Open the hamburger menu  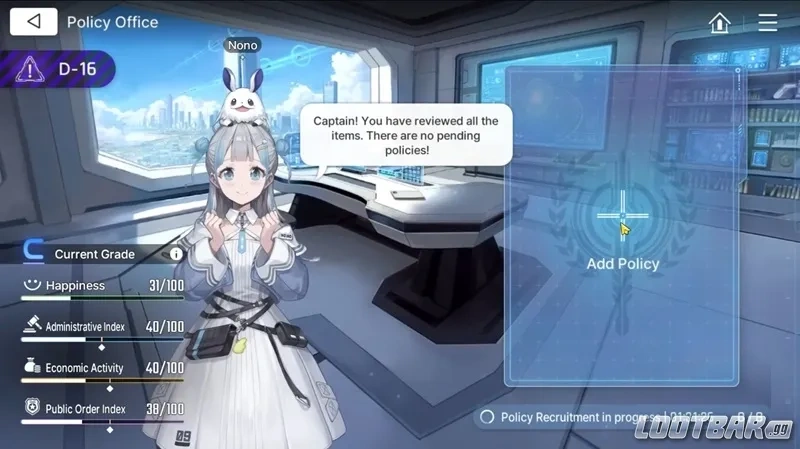click(x=767, y=22)
